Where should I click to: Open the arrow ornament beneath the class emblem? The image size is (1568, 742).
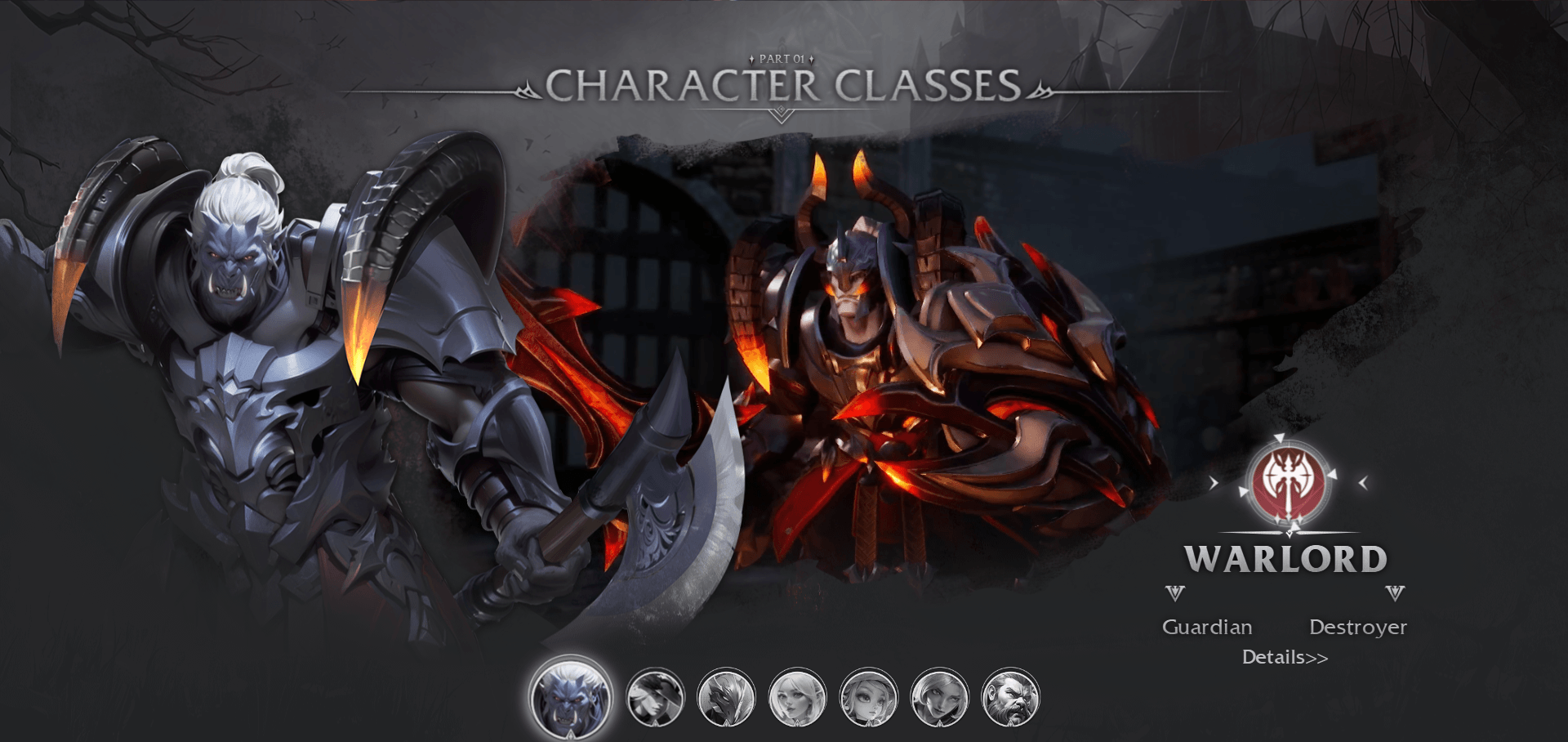(x=1290, y=532)
